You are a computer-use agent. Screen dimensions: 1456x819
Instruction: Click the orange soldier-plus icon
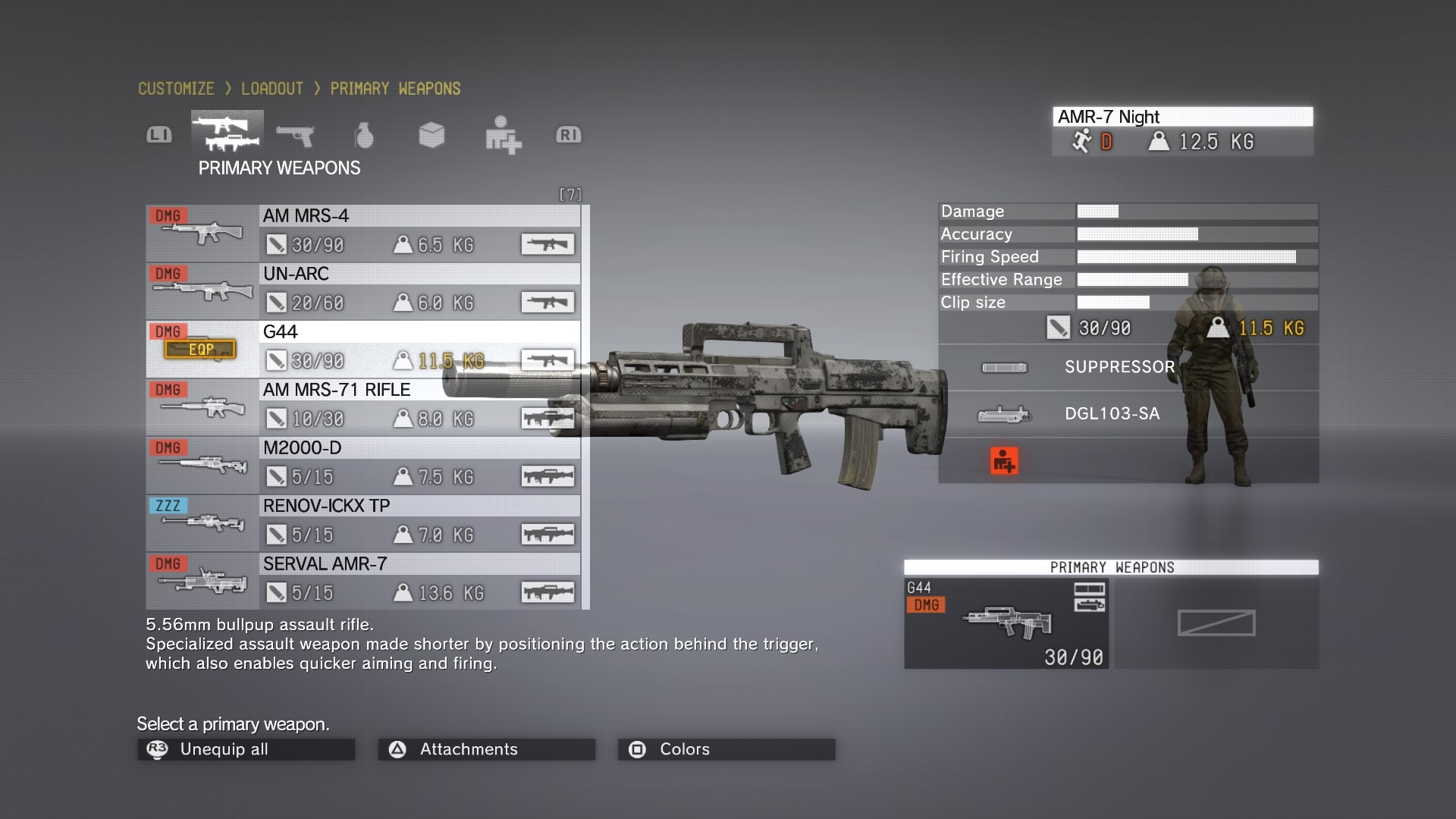pos(1004,460)
